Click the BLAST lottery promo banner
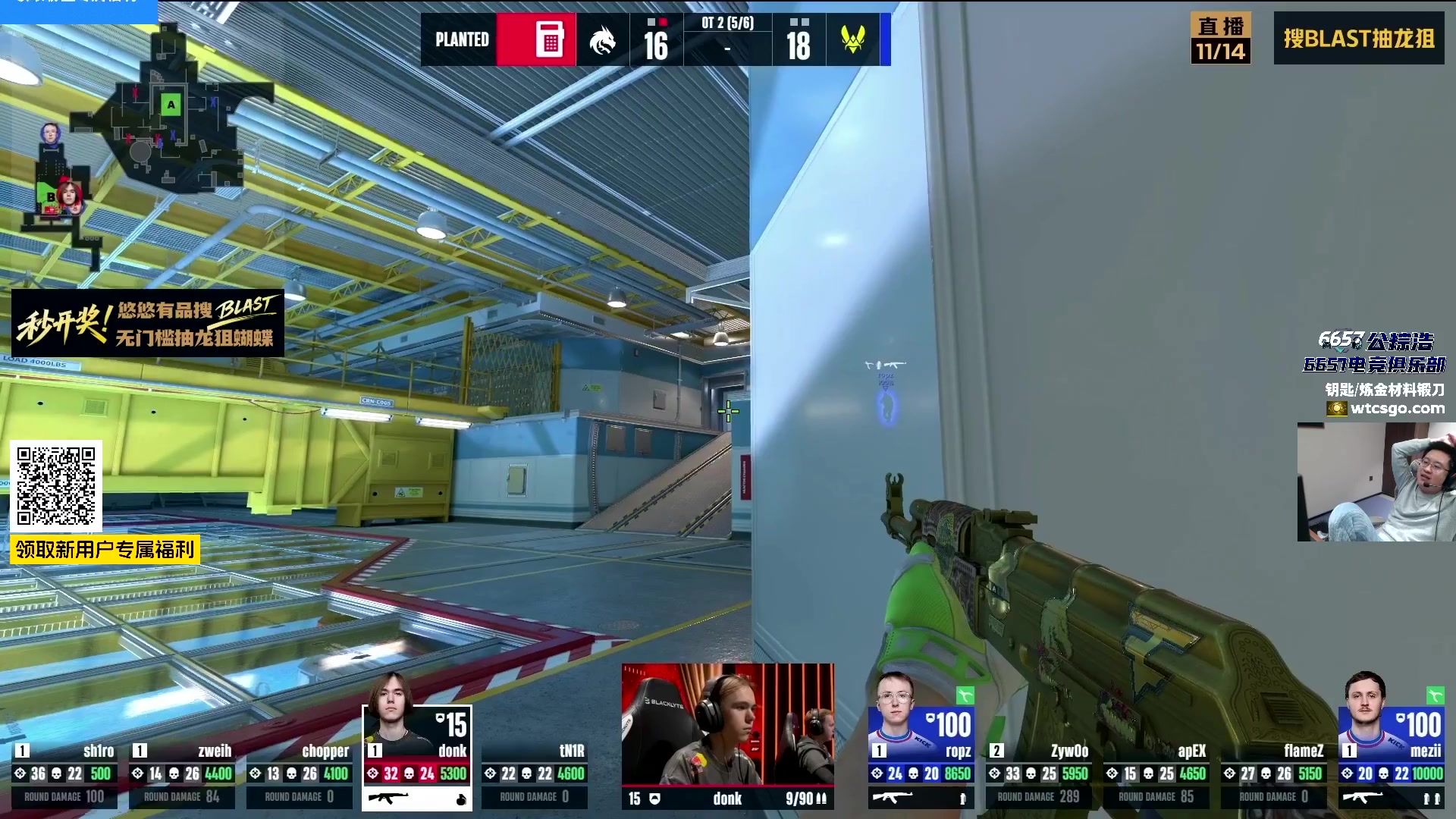The height and width of the screenshot is (819, 1456). tap(148, 324)
